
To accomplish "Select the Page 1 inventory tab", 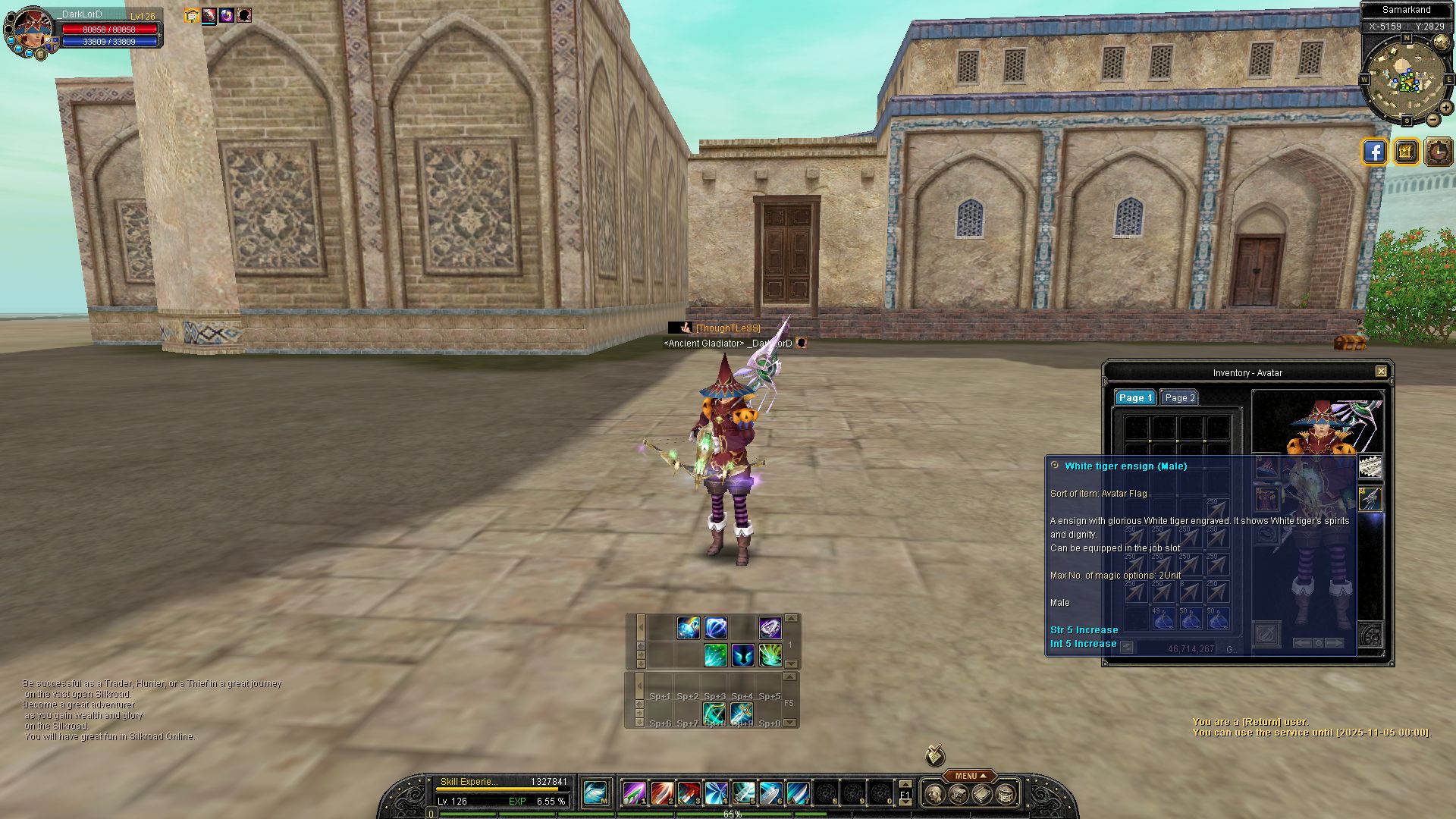I will pyautogui.click(x=1134, y=398).
